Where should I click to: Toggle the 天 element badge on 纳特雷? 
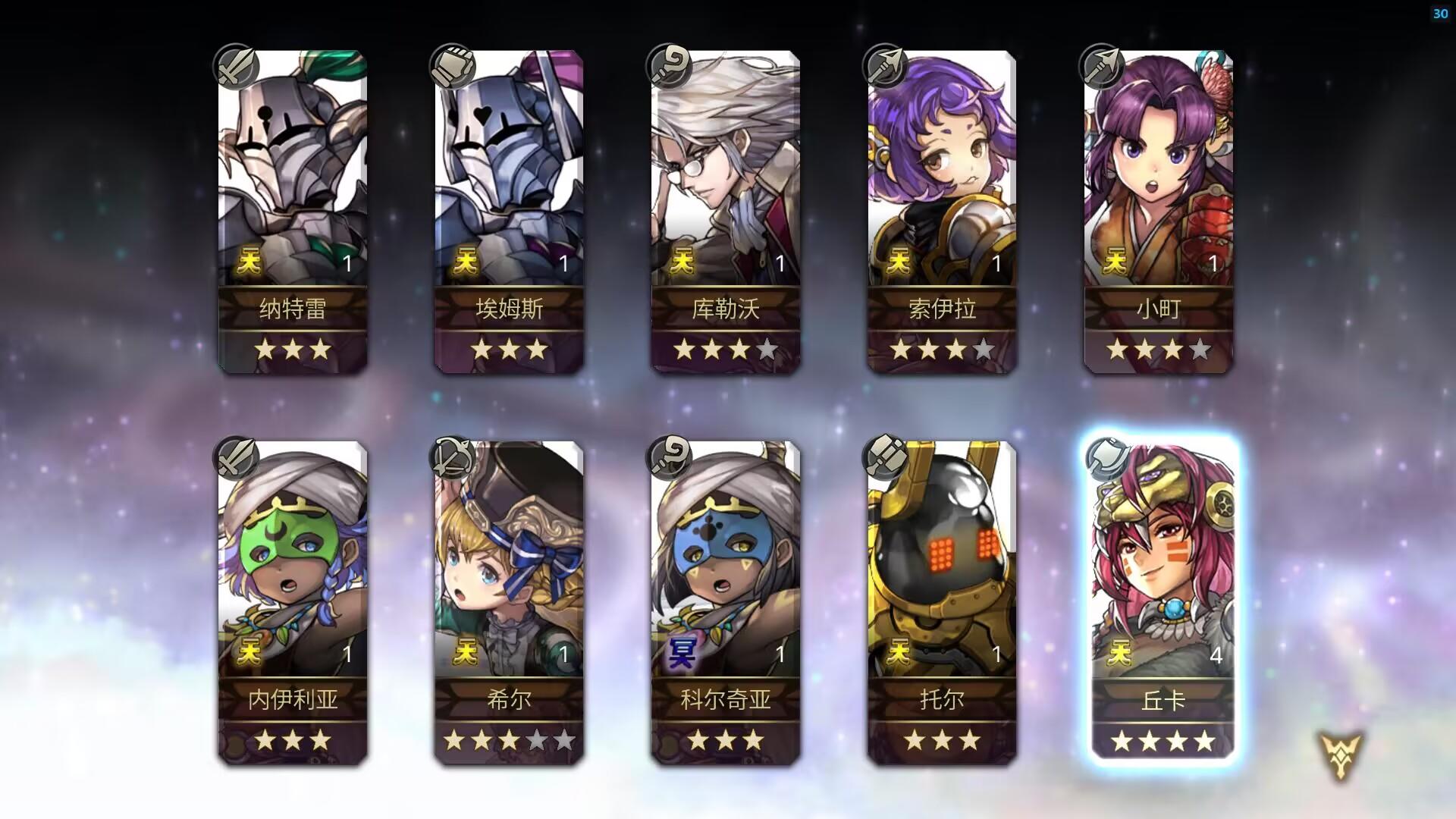(x=249, y=262)
